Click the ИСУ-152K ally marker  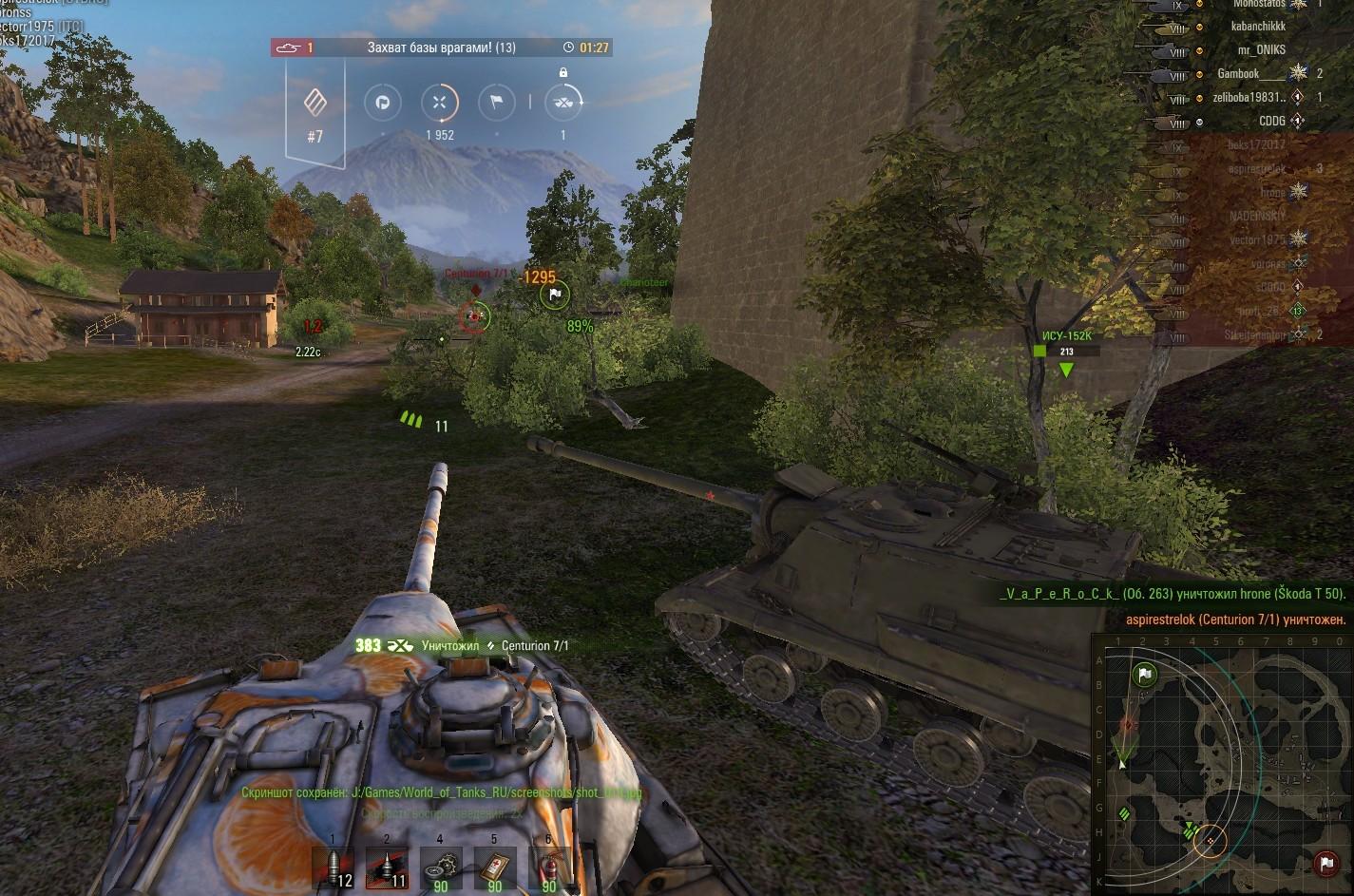click(1066, 353)
